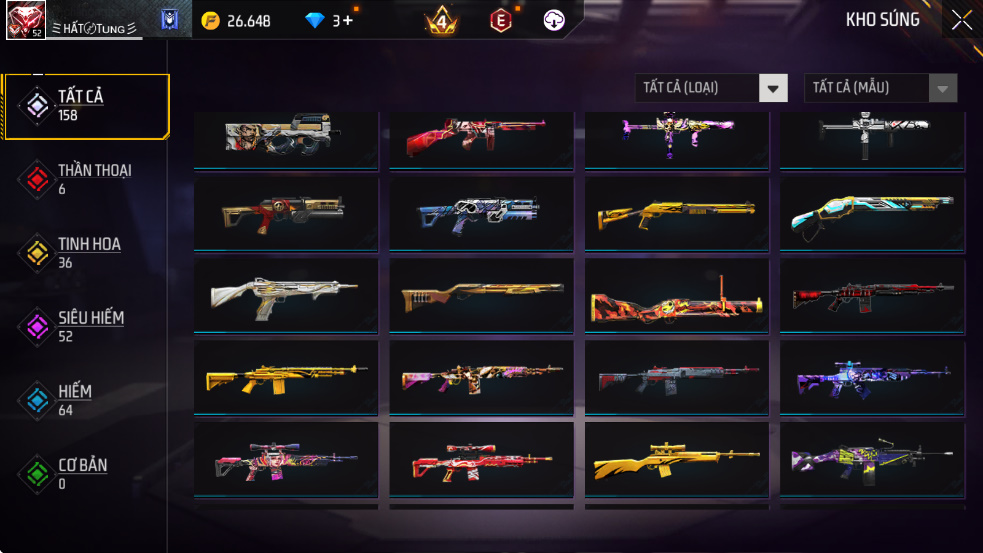This screenshot has height=553, width=983.
Task: Close the Kho Súng weapon vault
Action: (x=961, y=20)
